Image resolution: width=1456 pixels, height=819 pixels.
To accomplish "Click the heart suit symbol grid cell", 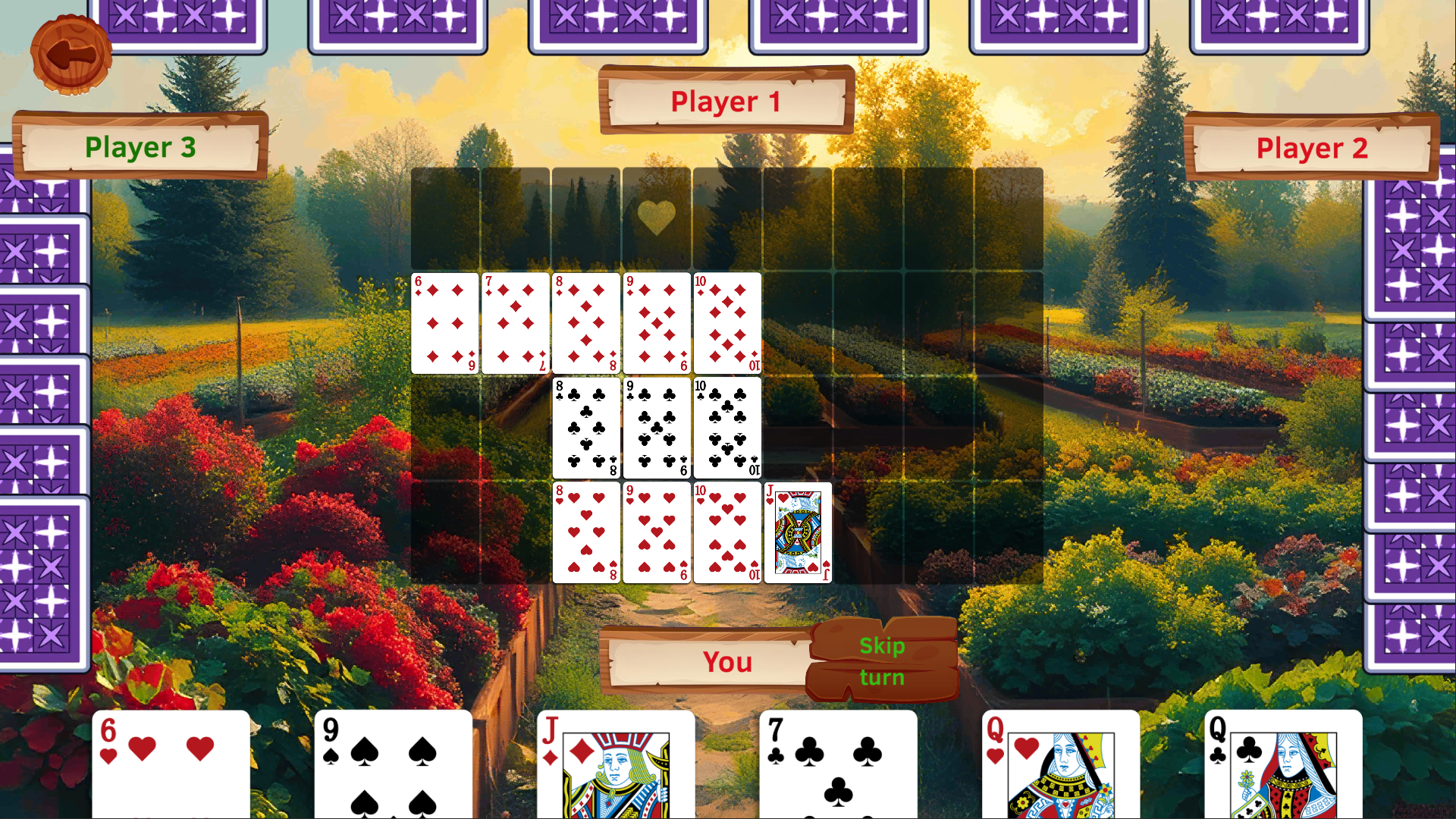I will tap(657, 218).
